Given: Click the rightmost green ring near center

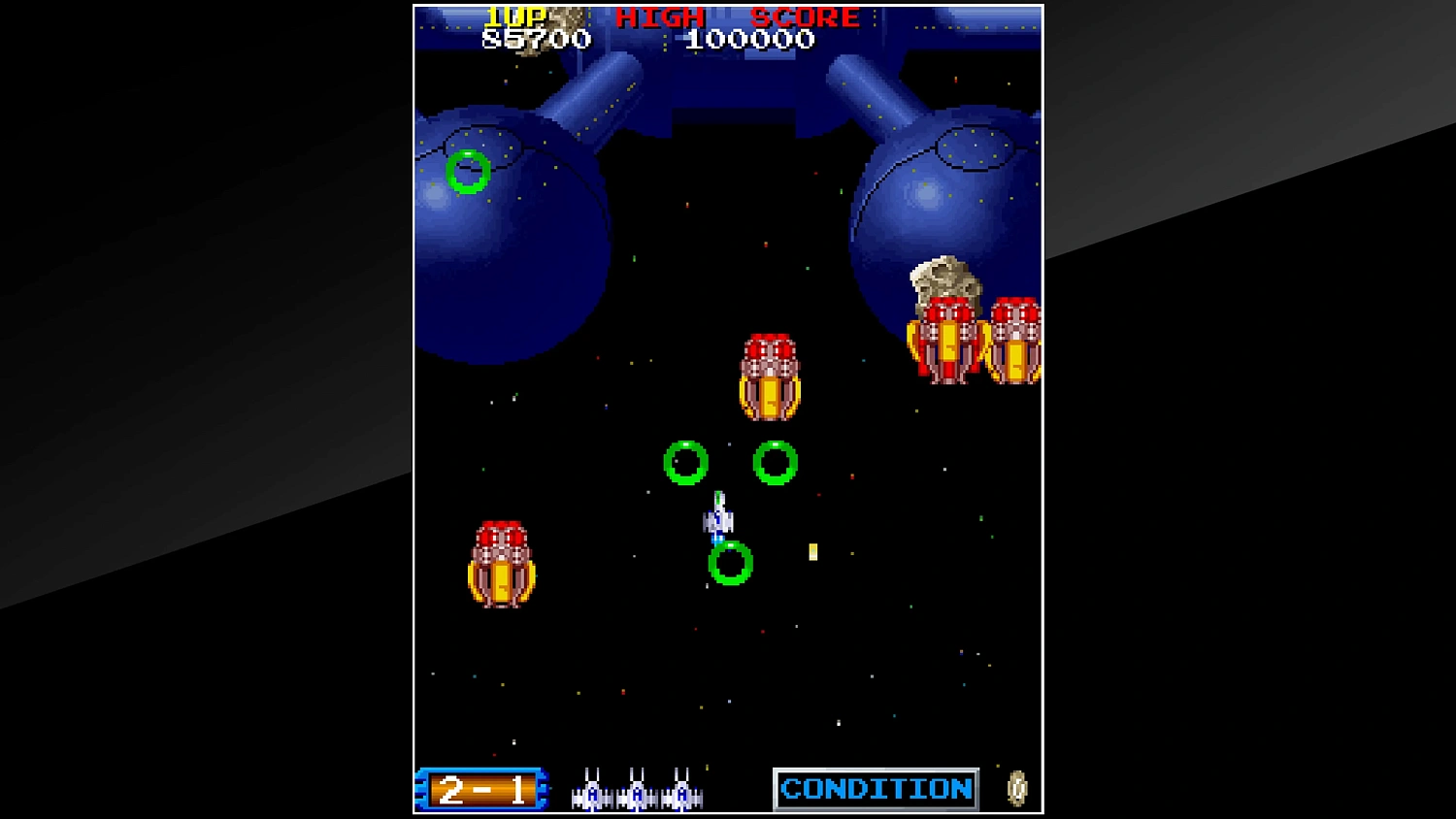Looking at the screenshot, I should 774,464.
